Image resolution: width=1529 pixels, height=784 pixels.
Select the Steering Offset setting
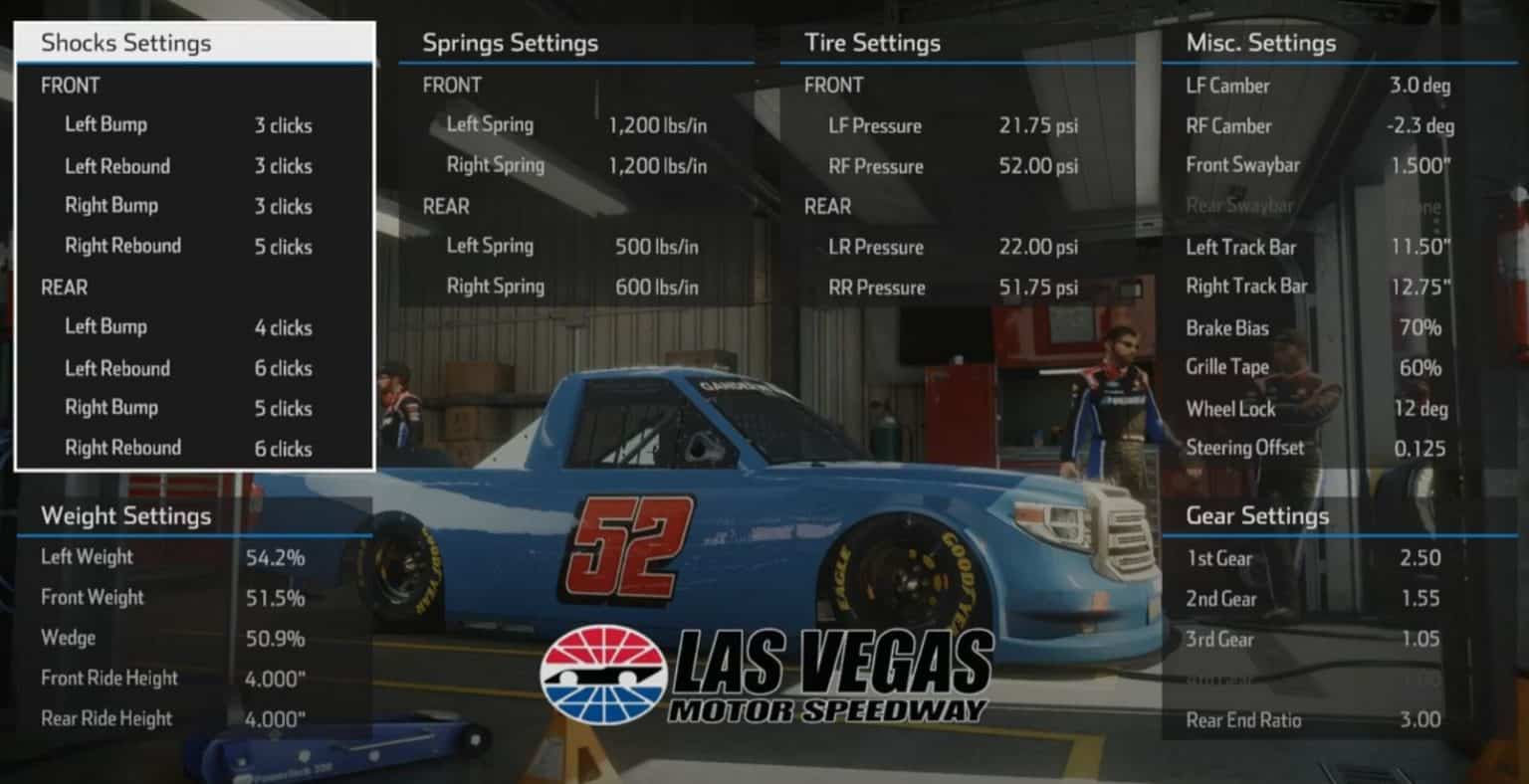[x=1245, y=448]
